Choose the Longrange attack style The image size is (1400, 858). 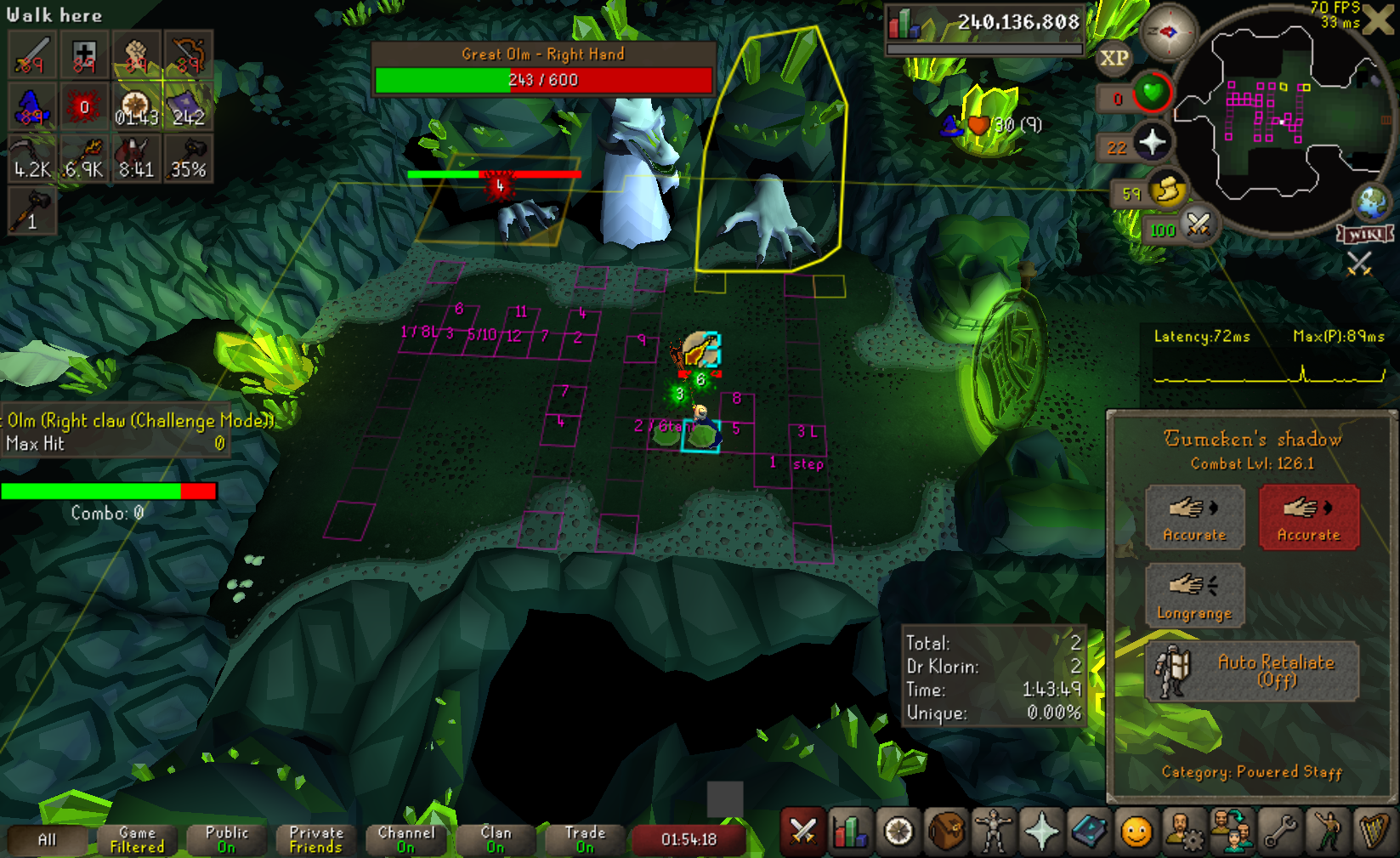1194,595
